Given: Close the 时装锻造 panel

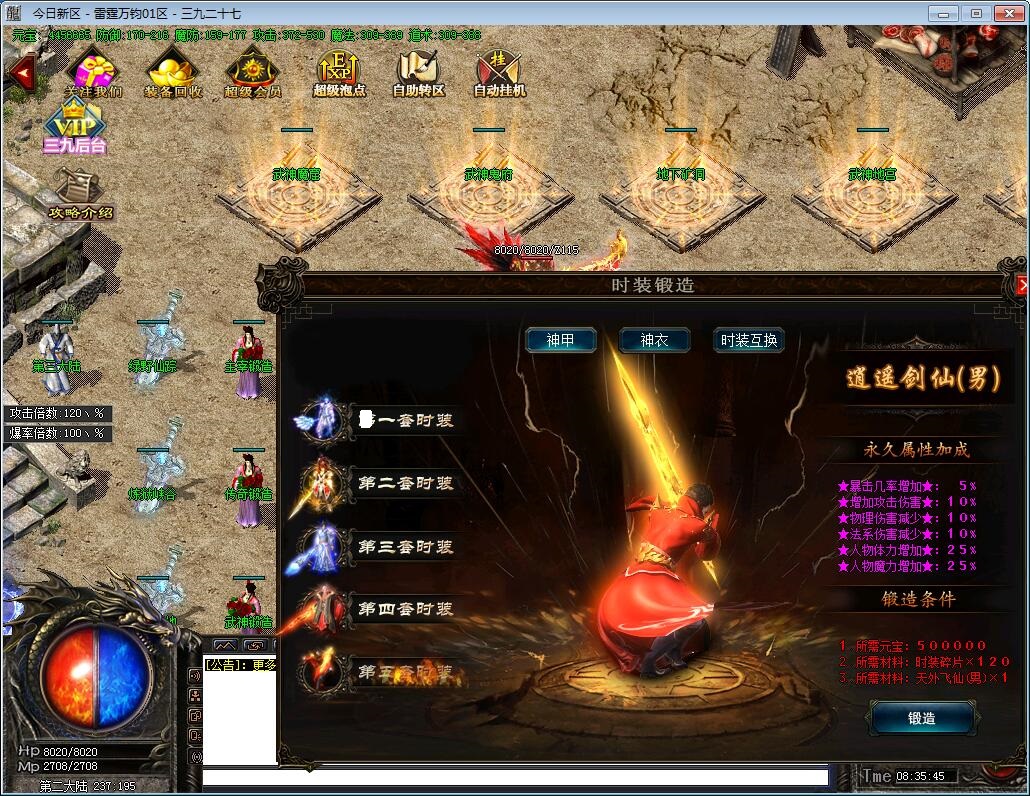Looking at the screenshot, I should (x=1022, y=285).
